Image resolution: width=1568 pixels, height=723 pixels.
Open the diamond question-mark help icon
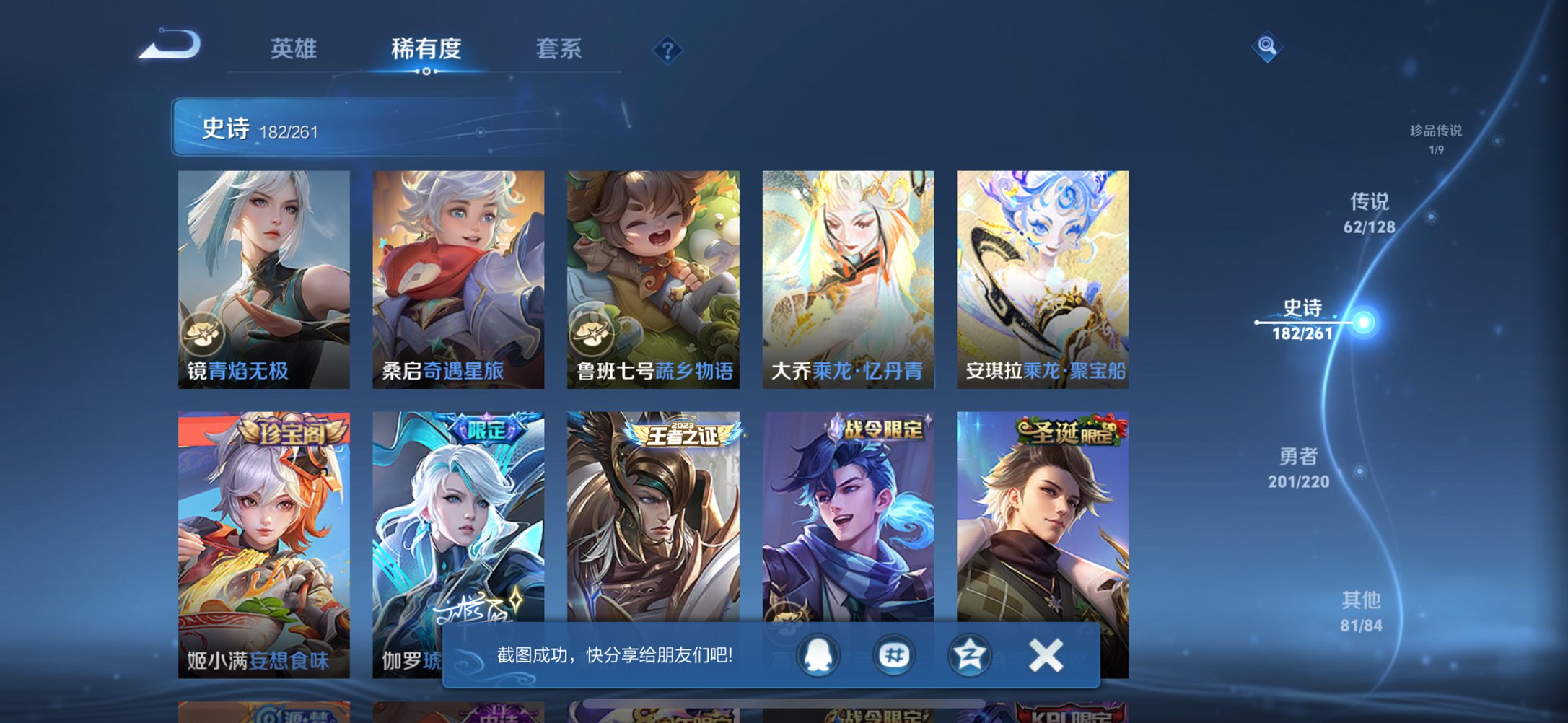tap(667, 51)
